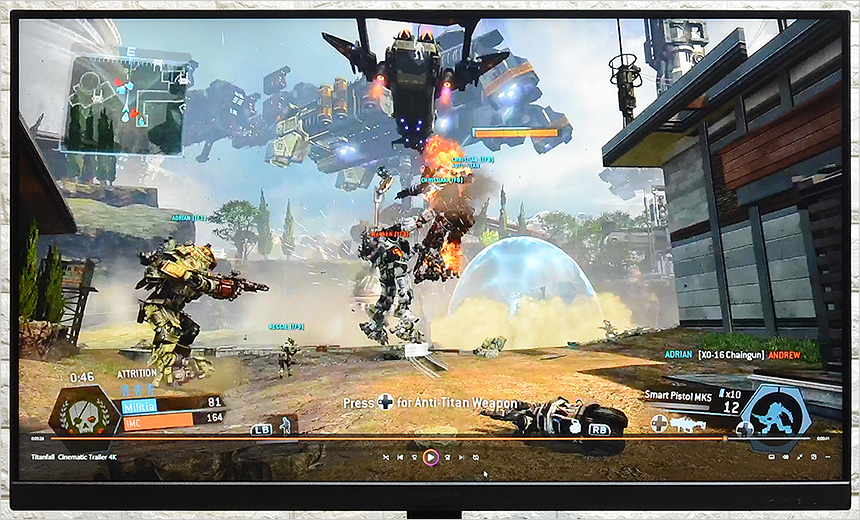Click the video player's play button
The image size is (860, 520).
click(430, 457)
